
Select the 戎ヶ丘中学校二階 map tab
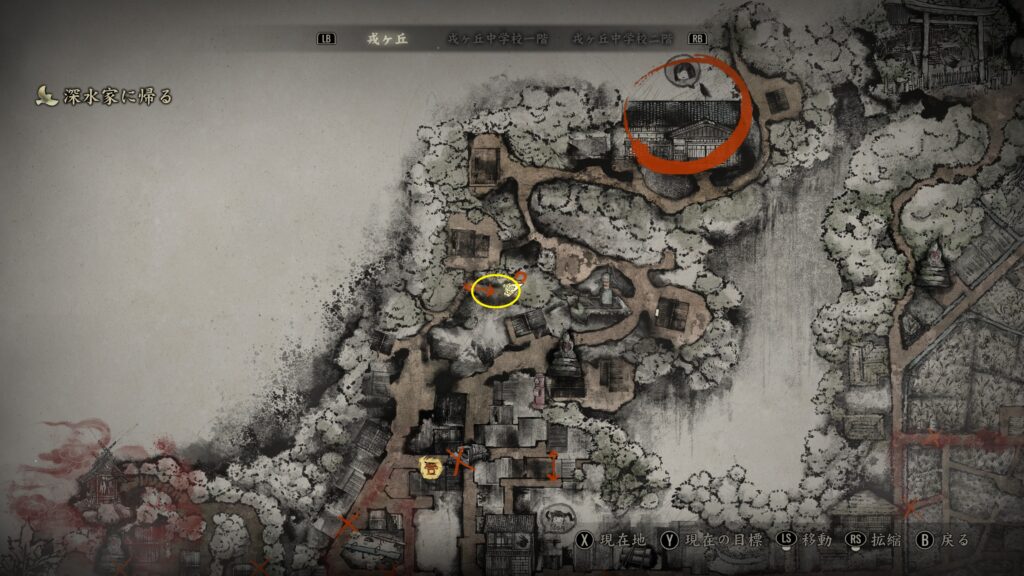point(618,39)
